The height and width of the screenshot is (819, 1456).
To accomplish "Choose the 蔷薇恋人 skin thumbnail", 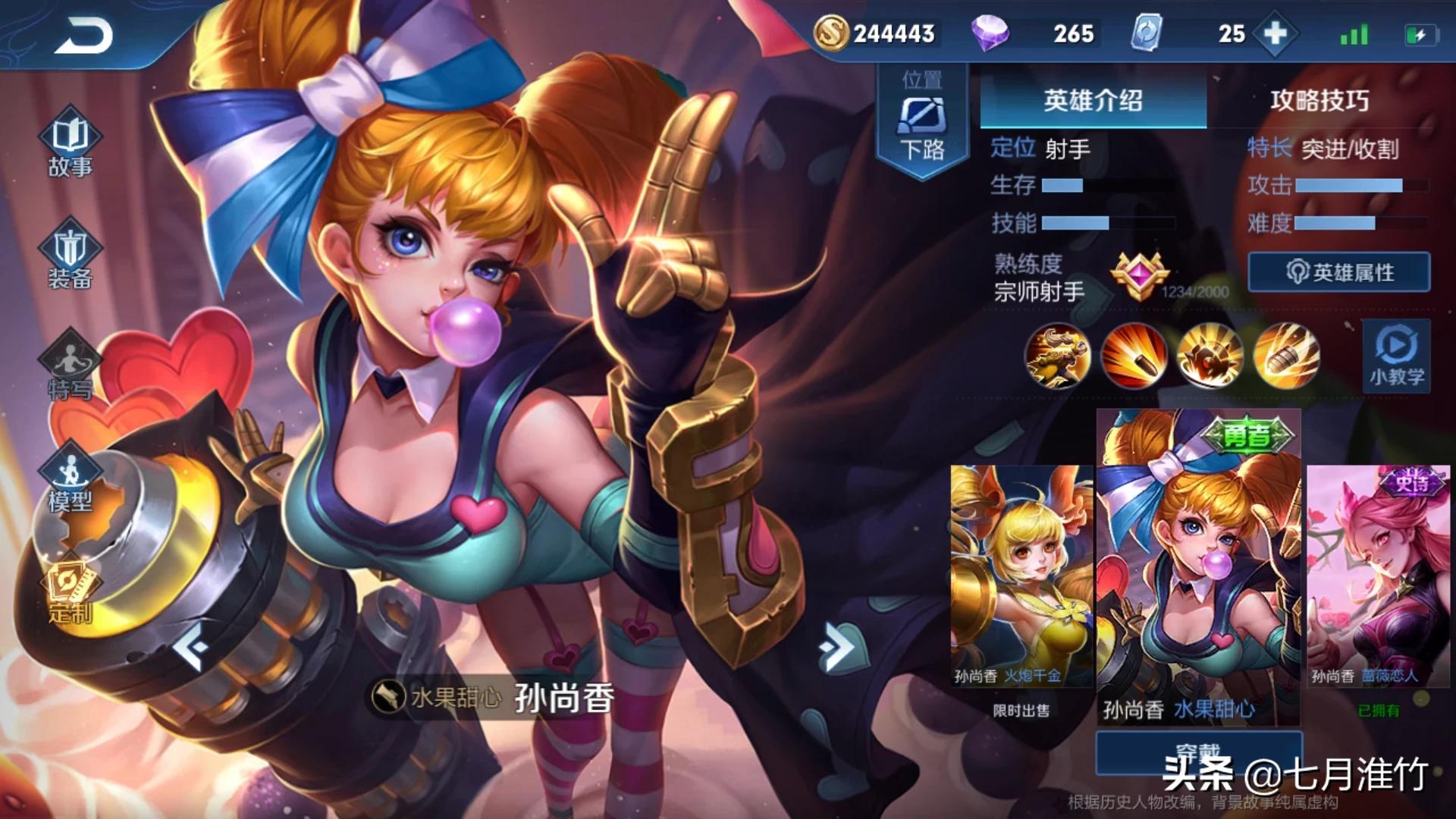I will pyautogui.click(x=1378, y=576).
